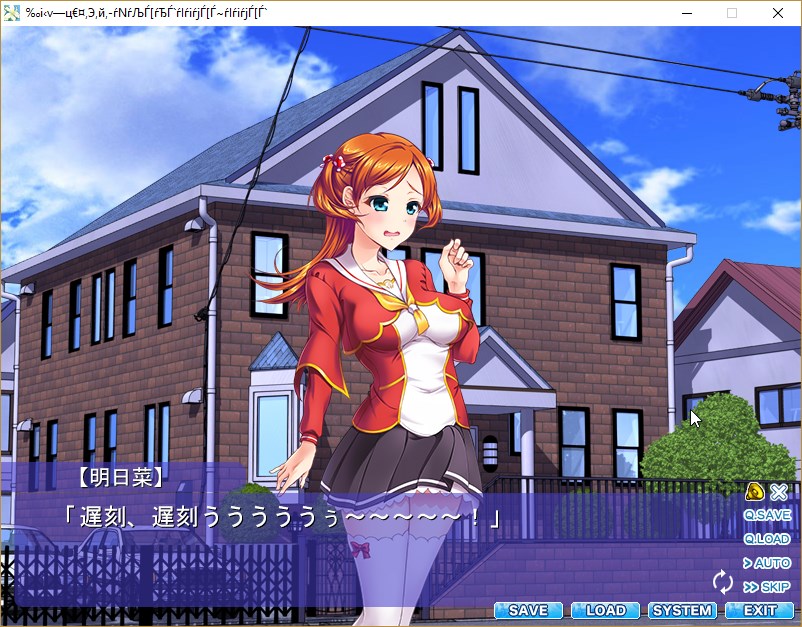The image size is (802, 627).
Task: Close the game window
Action: [778, 13]
